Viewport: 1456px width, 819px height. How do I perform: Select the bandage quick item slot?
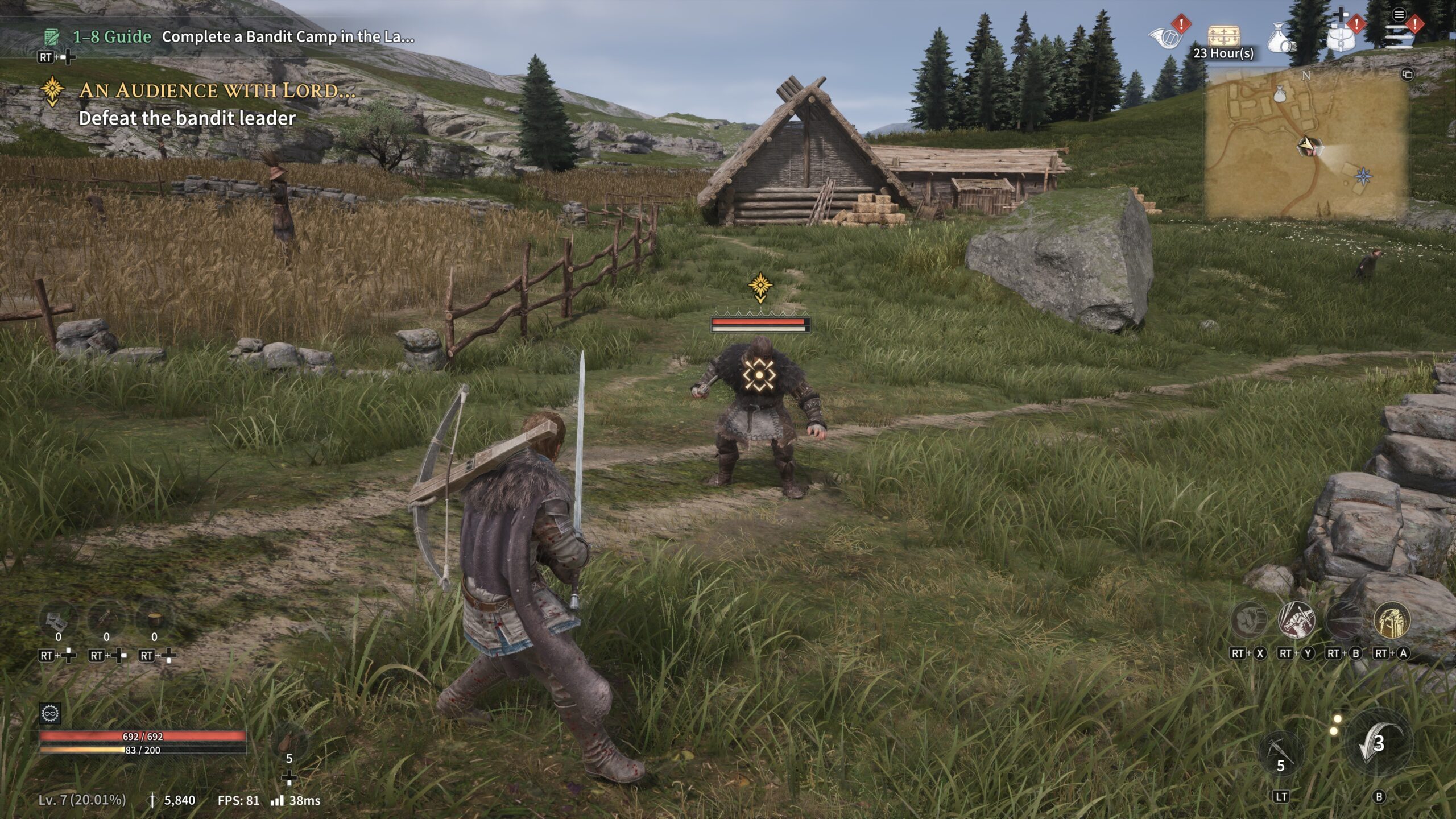tap(58, 620)
